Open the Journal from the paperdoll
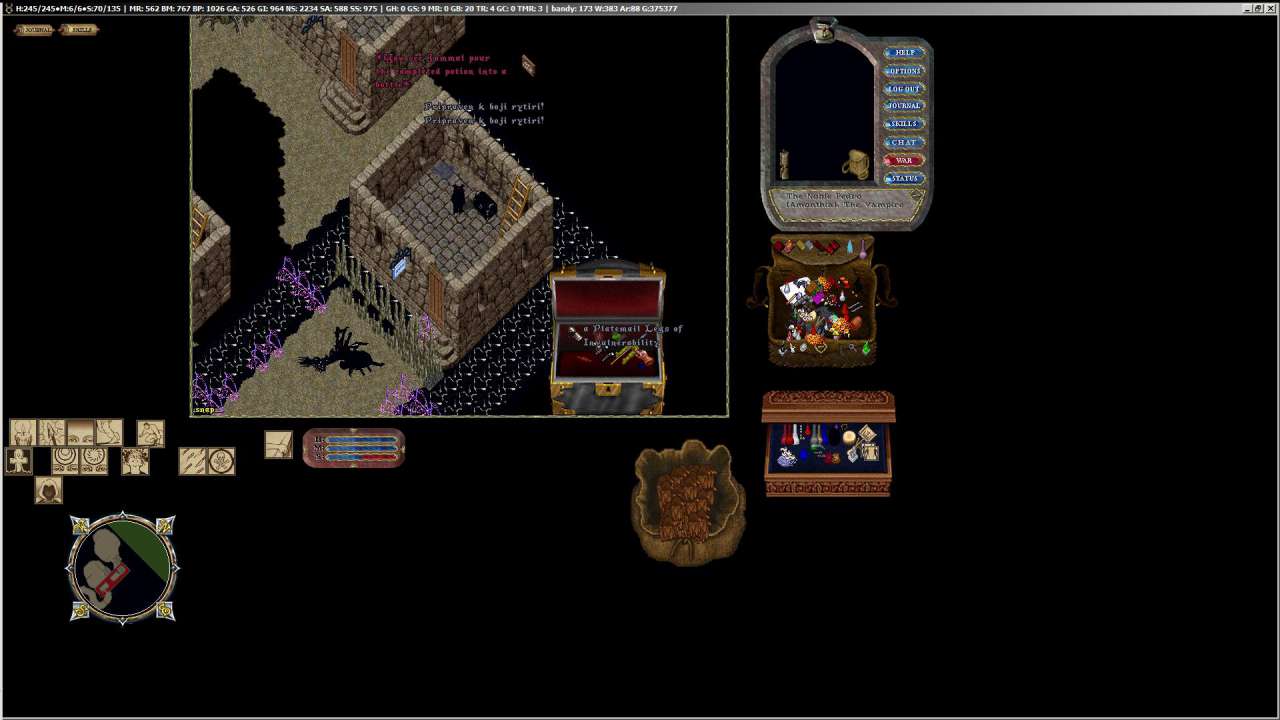 point(904,106)
